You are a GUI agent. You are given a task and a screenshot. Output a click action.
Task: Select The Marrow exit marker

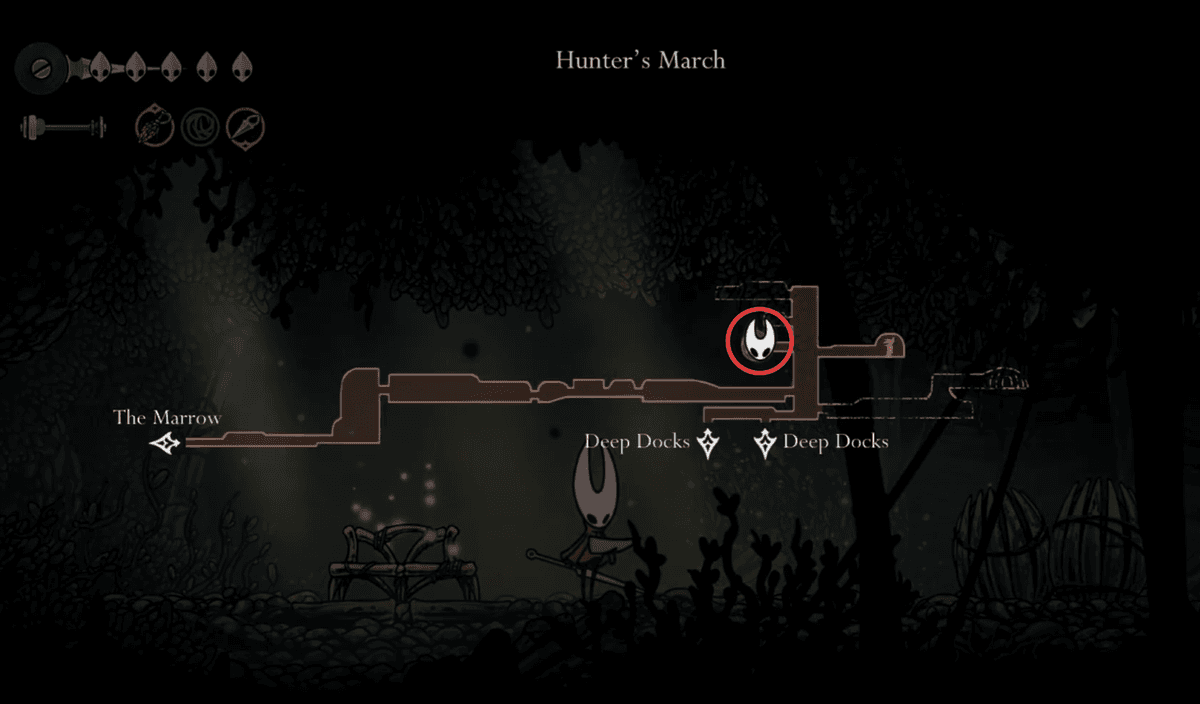pos(165,443)
